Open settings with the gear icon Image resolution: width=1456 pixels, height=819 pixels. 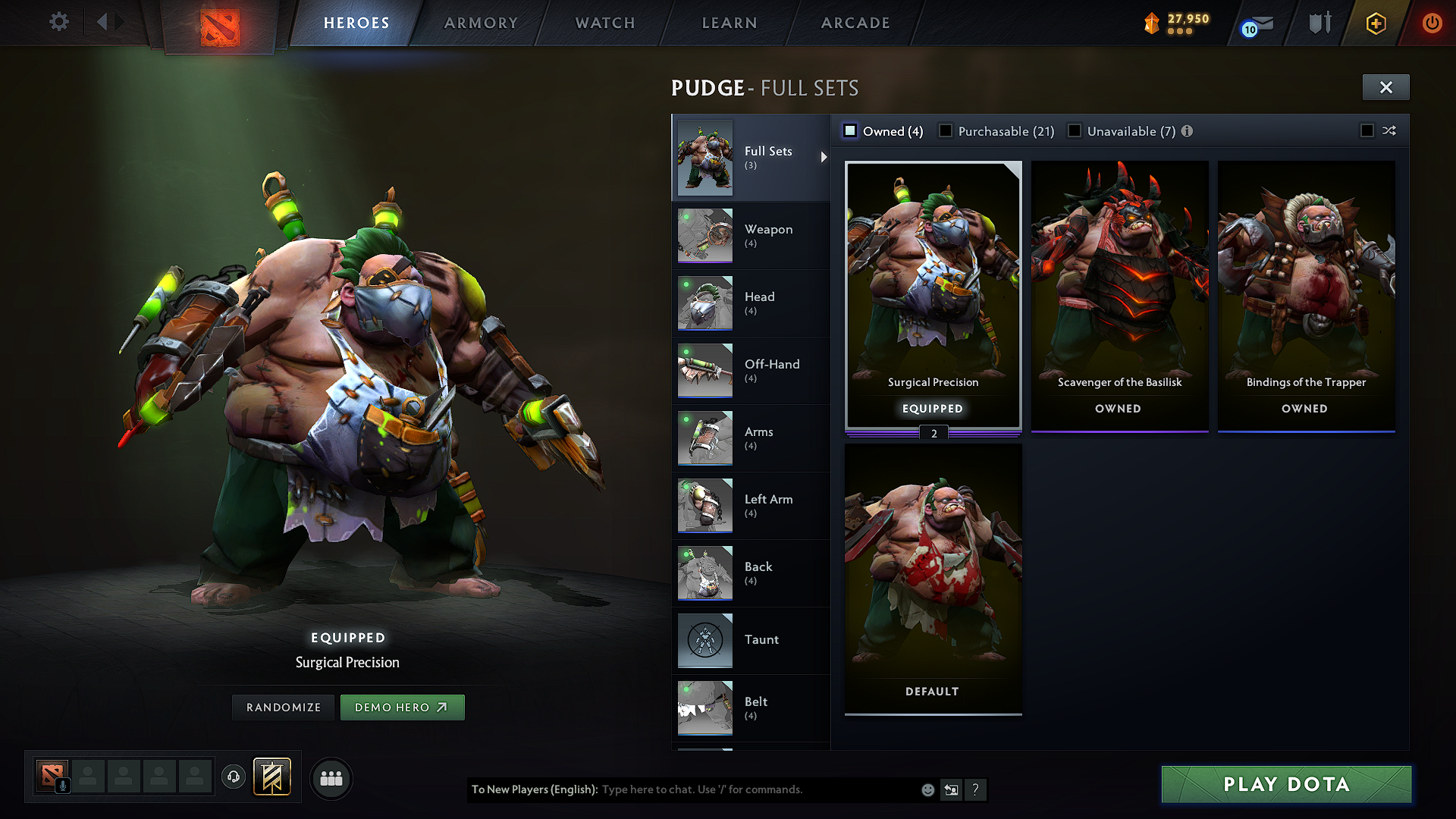pos(59,22)
